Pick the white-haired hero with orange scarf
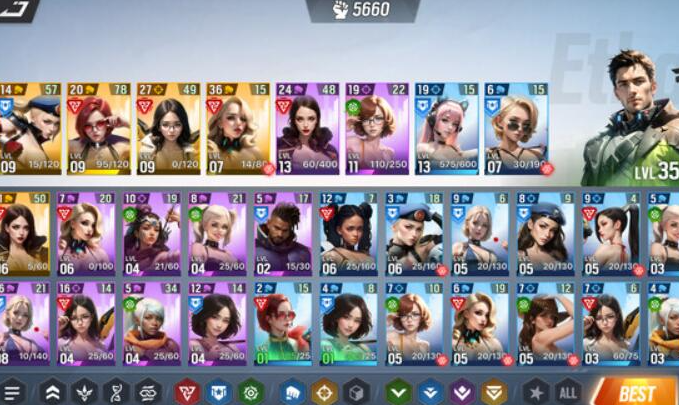Image resolution: width=679 pixels, height=405 pixels. point(152,325)
